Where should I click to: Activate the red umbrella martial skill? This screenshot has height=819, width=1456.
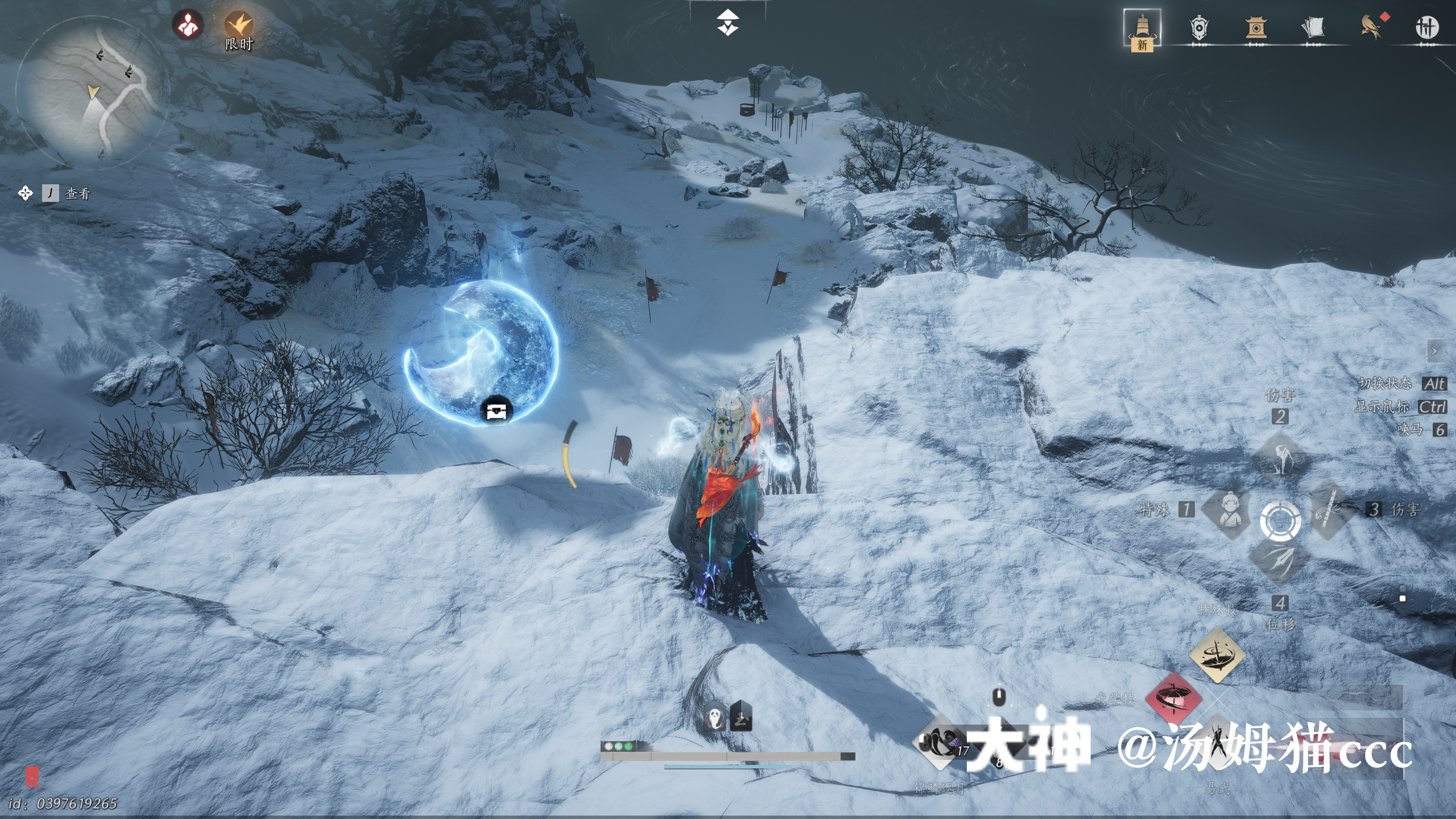[1173, 698]
